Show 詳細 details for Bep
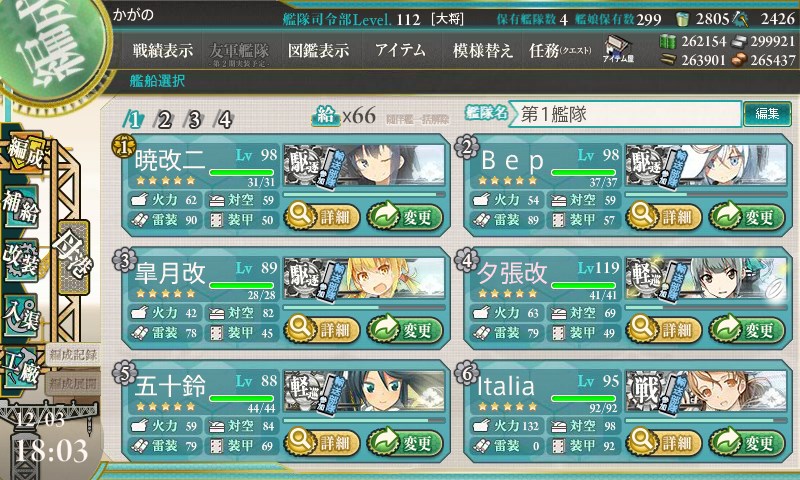The height and width of the screenshot is (480, 800). coord(664,215)
